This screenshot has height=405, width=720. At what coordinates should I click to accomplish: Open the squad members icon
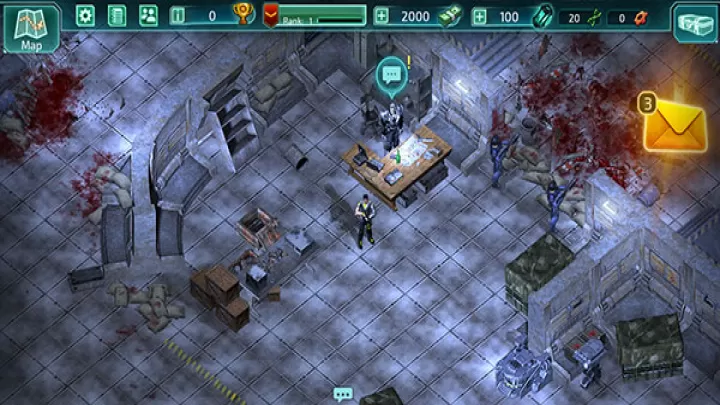click(x=148, y=15)
